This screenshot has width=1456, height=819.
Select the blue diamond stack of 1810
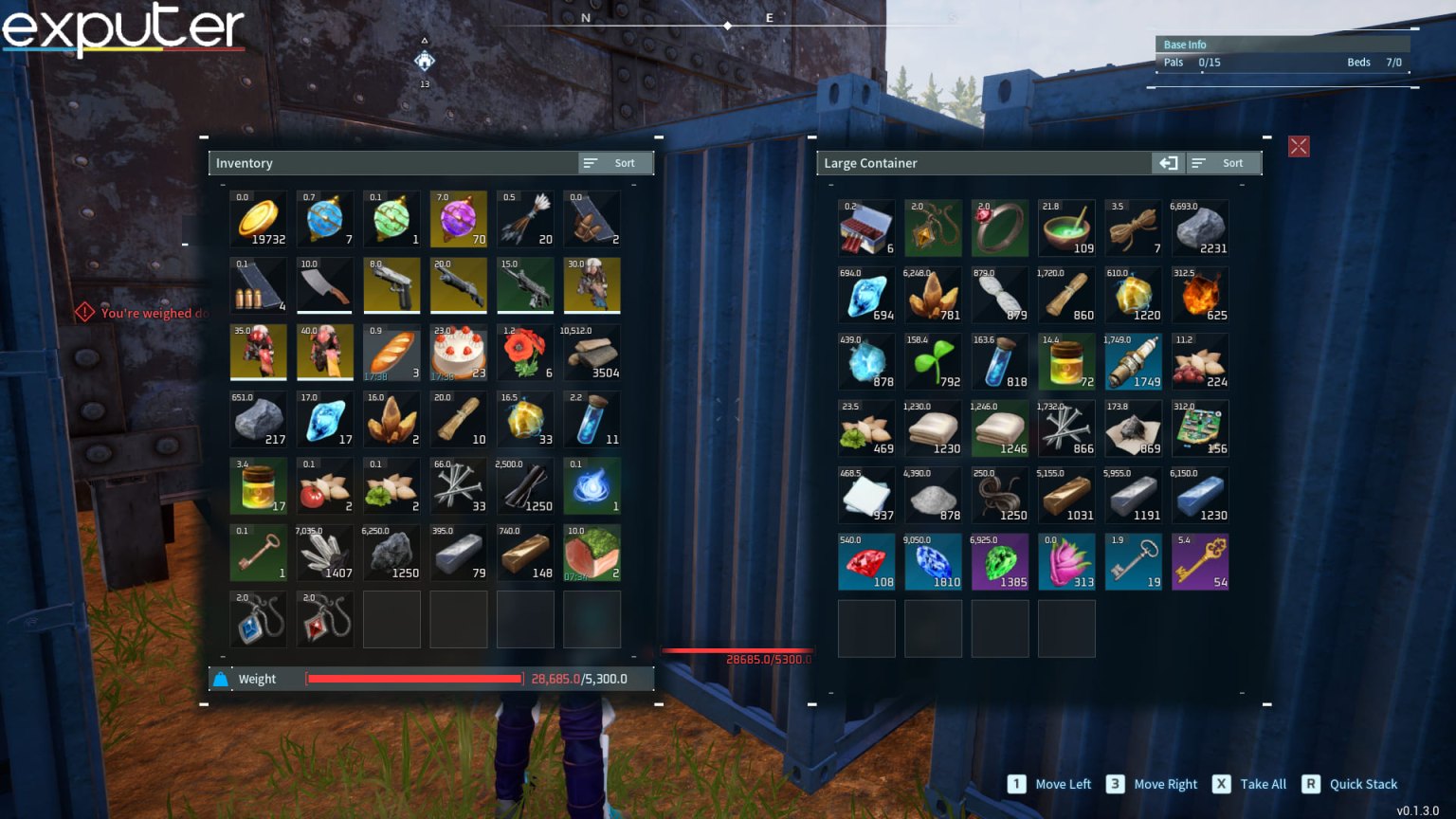pyautogui.click(x=933, y=561)
